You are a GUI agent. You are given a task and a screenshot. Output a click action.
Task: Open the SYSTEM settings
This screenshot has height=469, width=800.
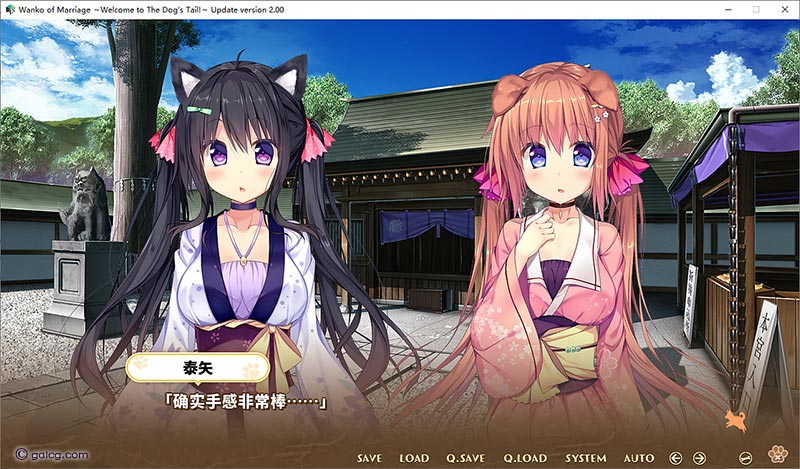point(586,458)
